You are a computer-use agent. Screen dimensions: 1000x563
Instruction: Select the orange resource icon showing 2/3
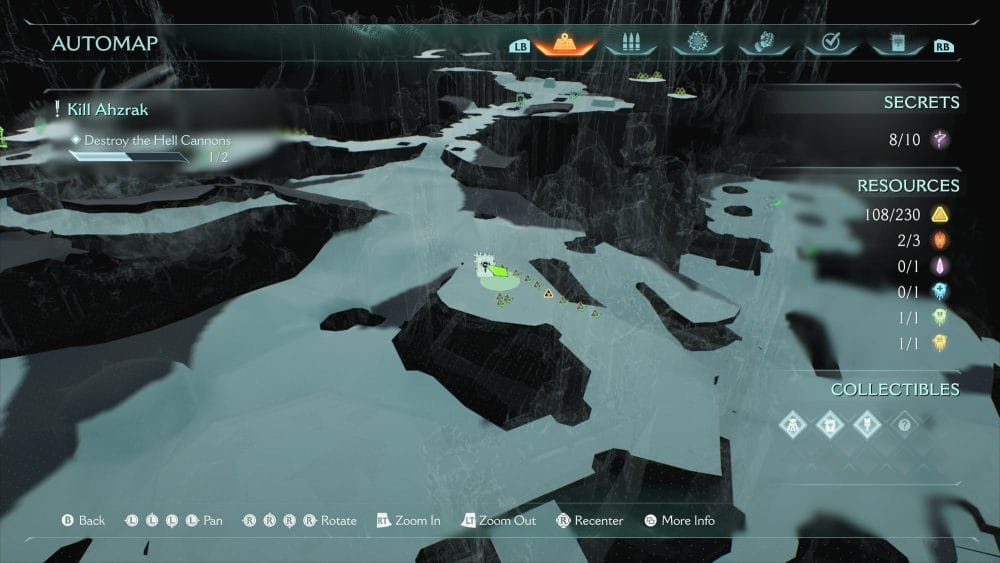tap(940, 240)
